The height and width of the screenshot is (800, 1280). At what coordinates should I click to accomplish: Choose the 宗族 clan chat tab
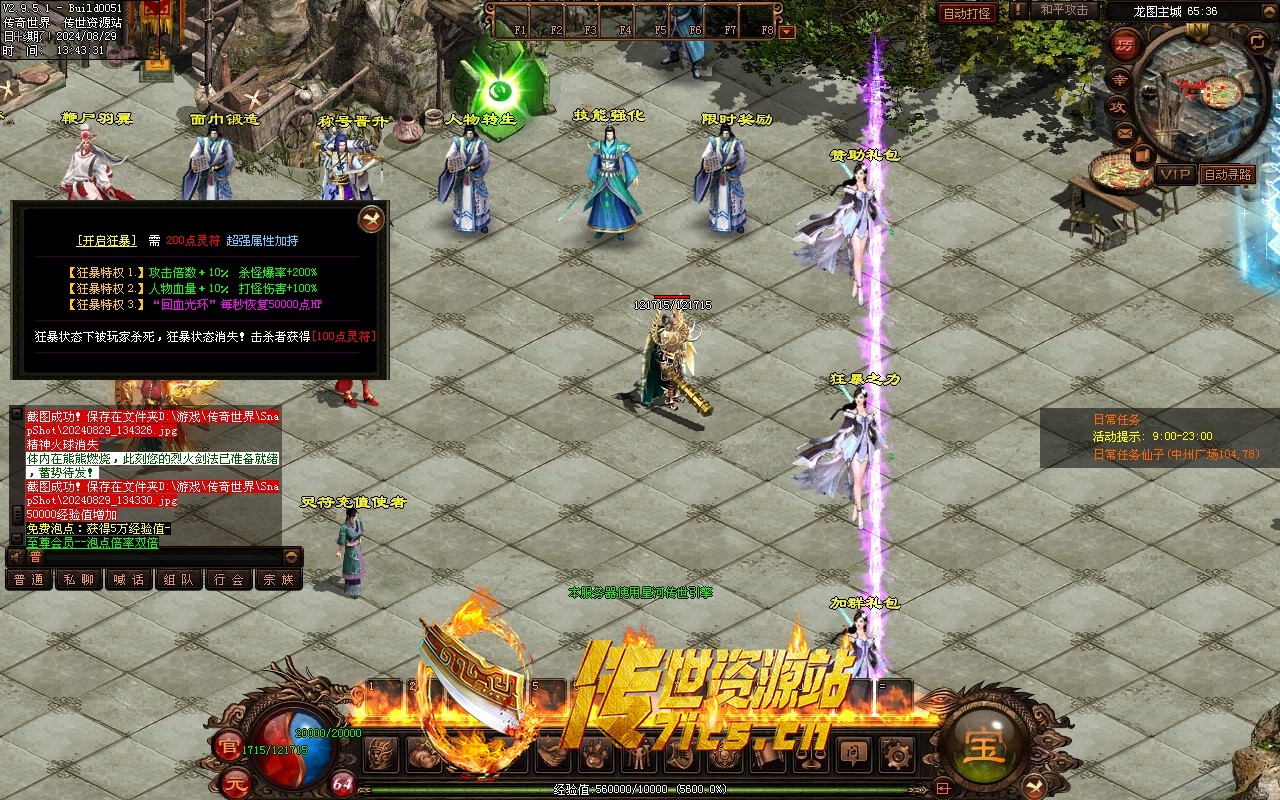click(279, 580)
